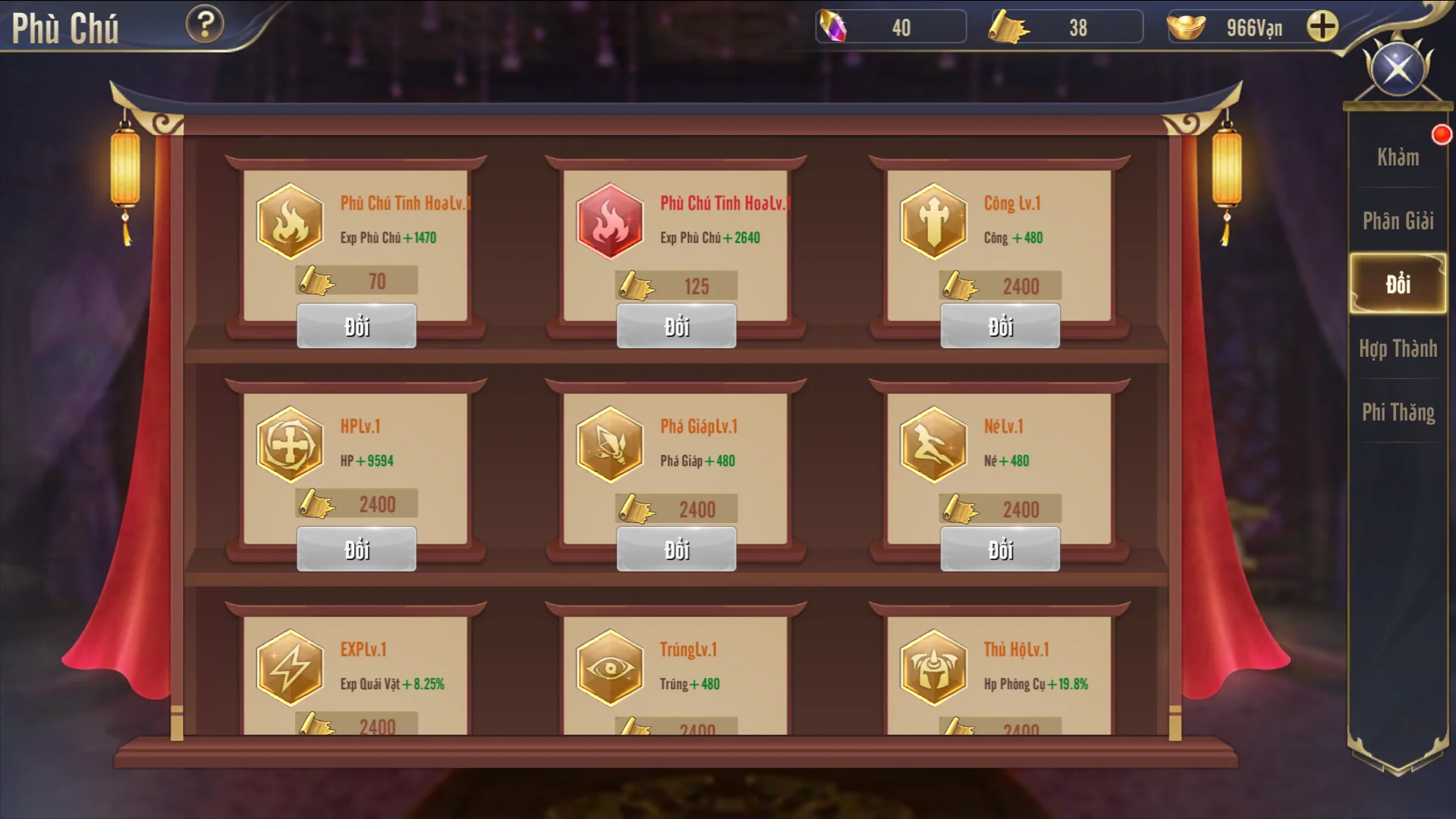
Task: Select the Thủ Hộ Lv.1 helmet rune icon
Action: click(933, 667)
